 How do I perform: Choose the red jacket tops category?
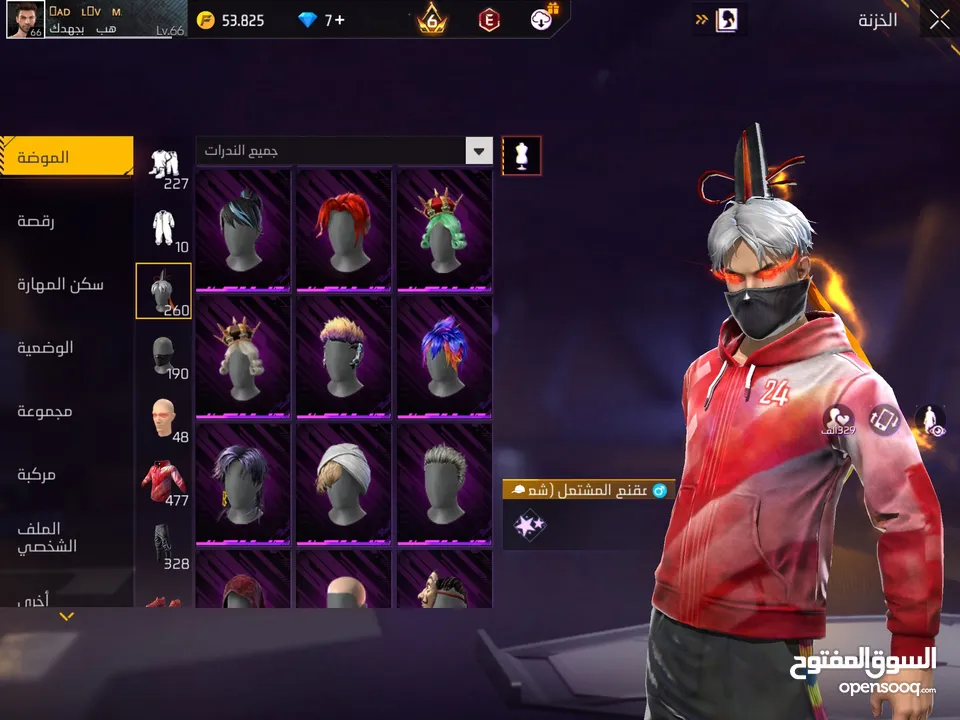tap(164, 483)
